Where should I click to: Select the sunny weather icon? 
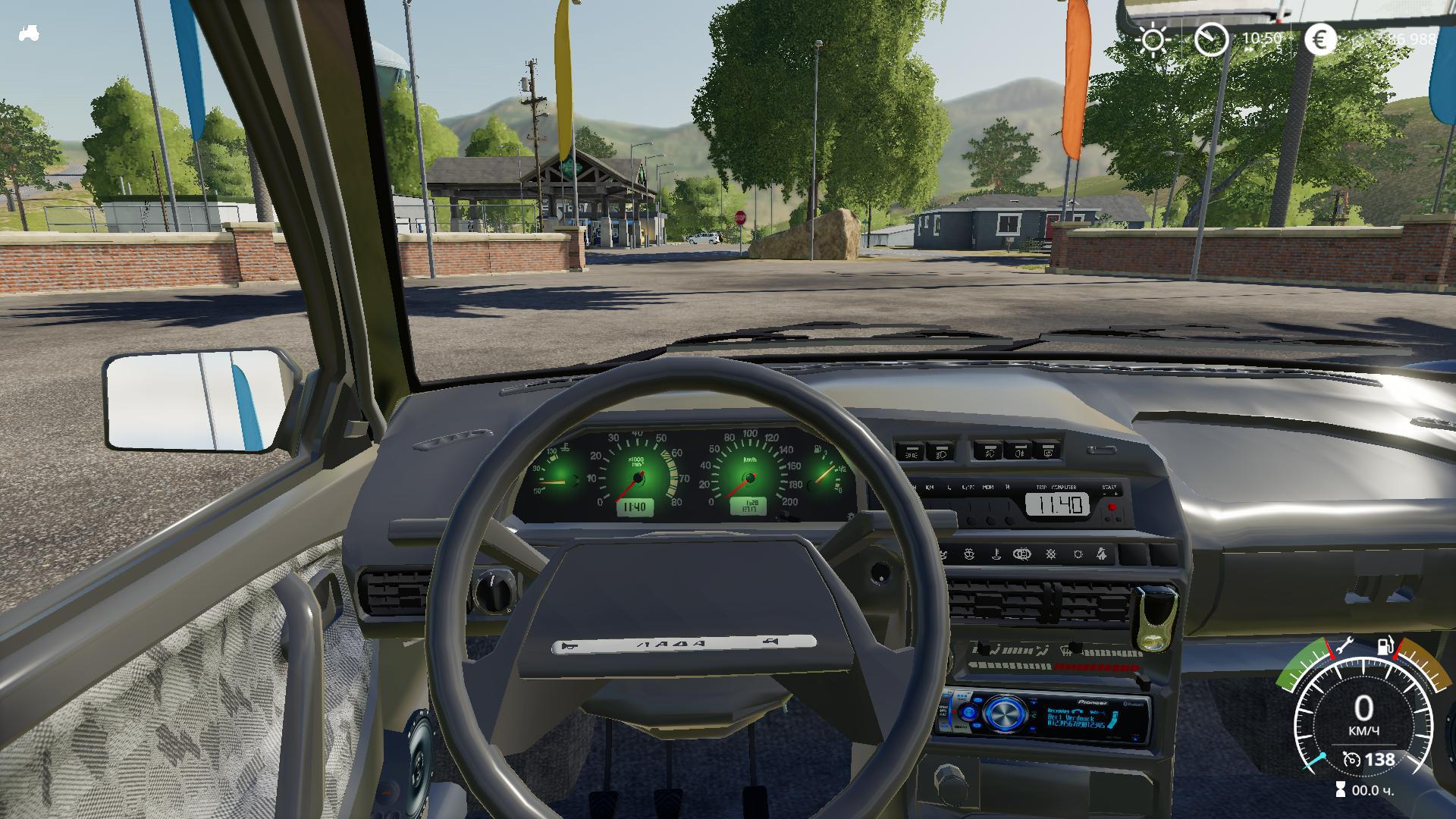click(x=1153, y=39)
